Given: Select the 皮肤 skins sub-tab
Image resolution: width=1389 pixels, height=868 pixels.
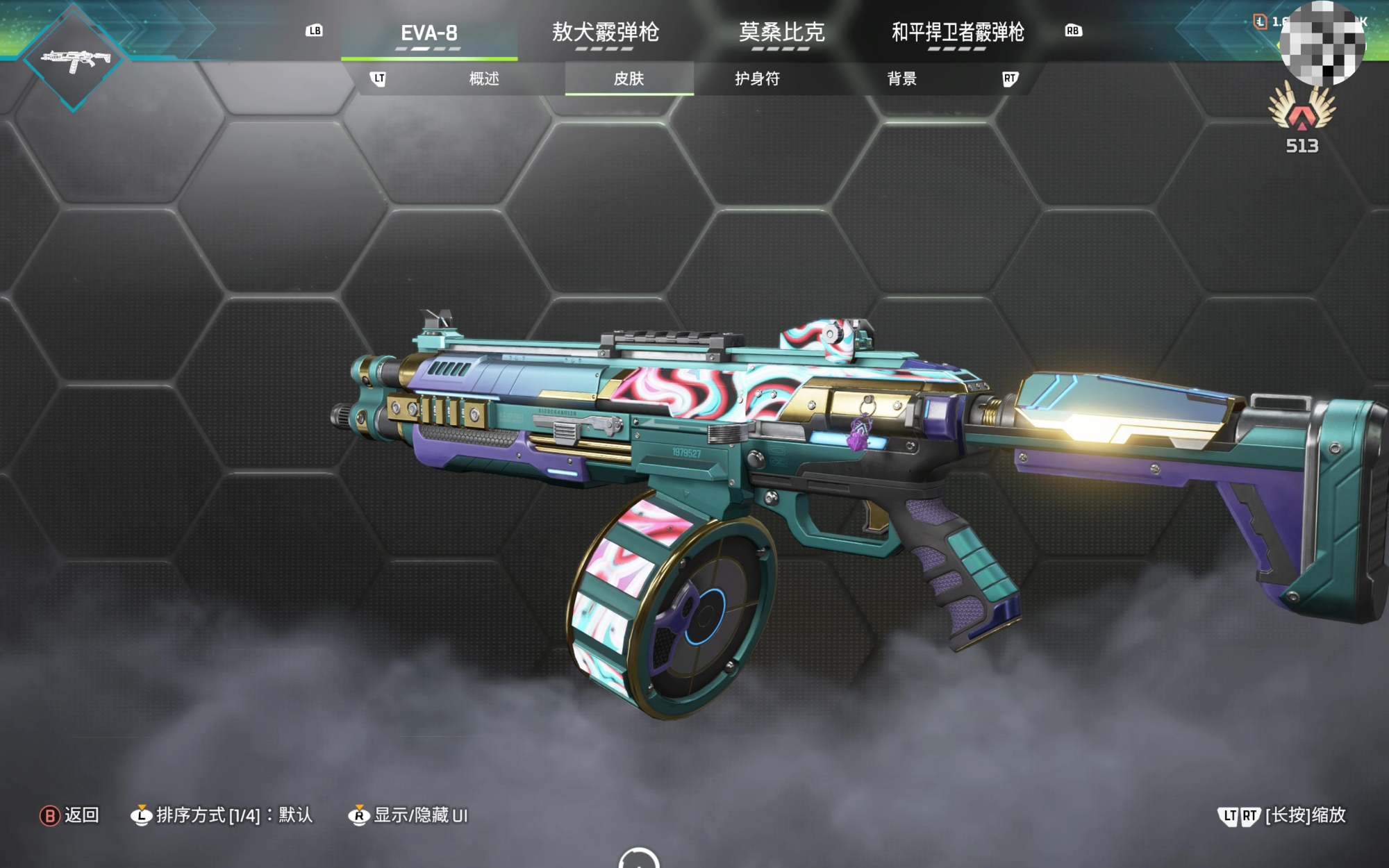Looking at the screenshot, I should (x=629, y=78).
